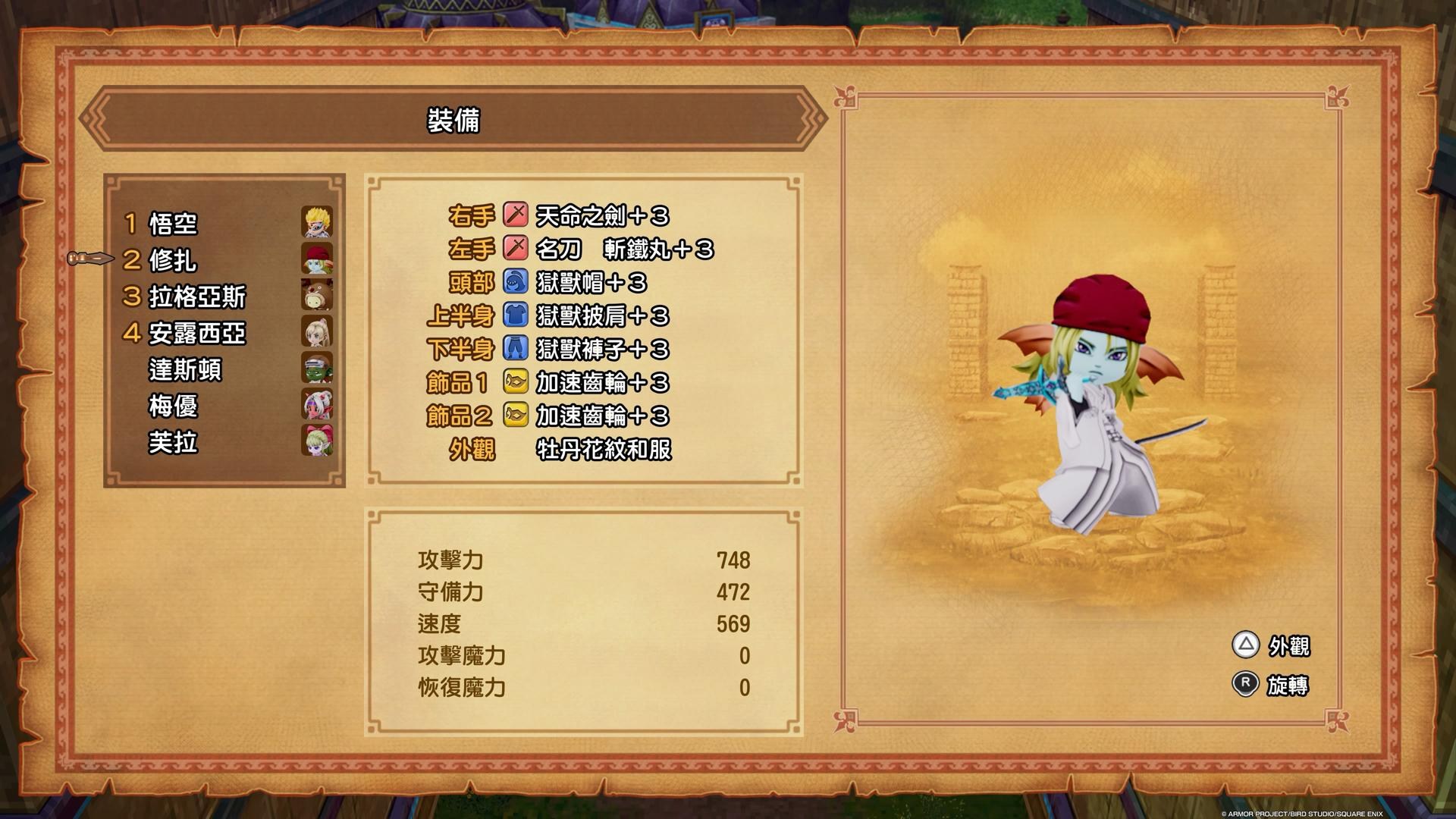Image resolution: width=1456 pixels, height=819 pixels.
Task: Open the 頭部 helmet slot icon
Action: 516,284
